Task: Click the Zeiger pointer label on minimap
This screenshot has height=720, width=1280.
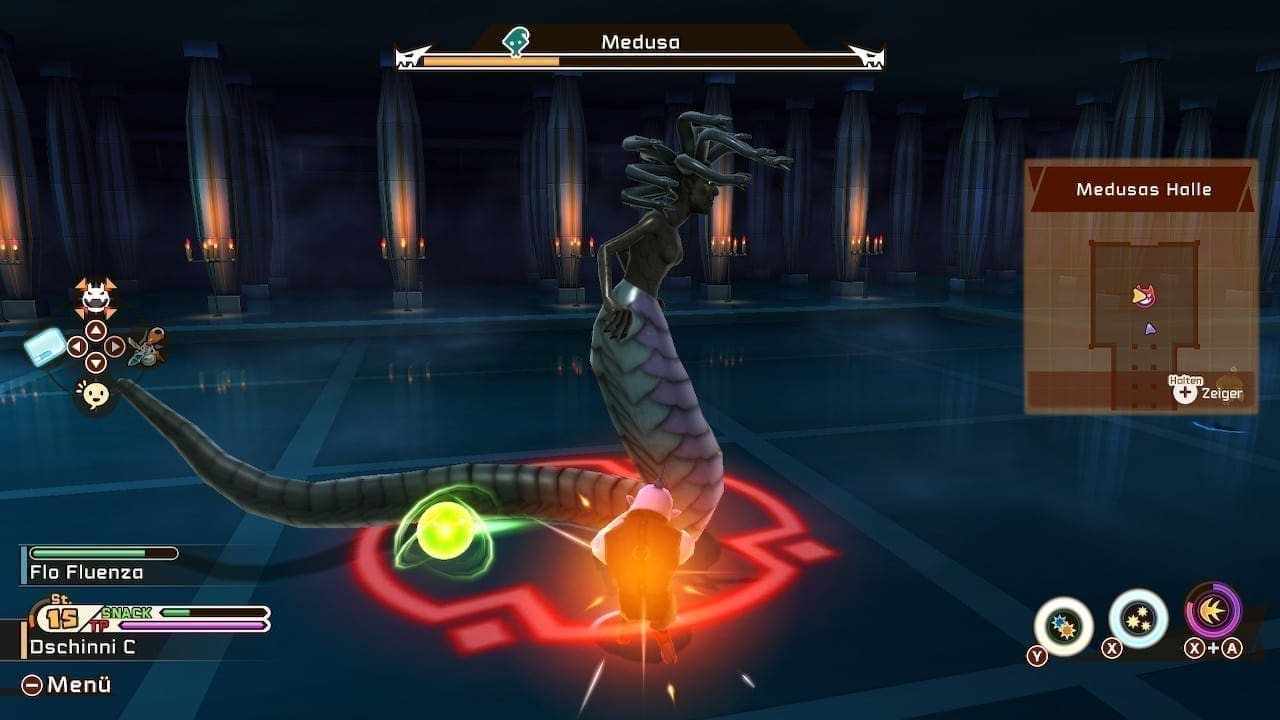Action: click(1221, 394)
